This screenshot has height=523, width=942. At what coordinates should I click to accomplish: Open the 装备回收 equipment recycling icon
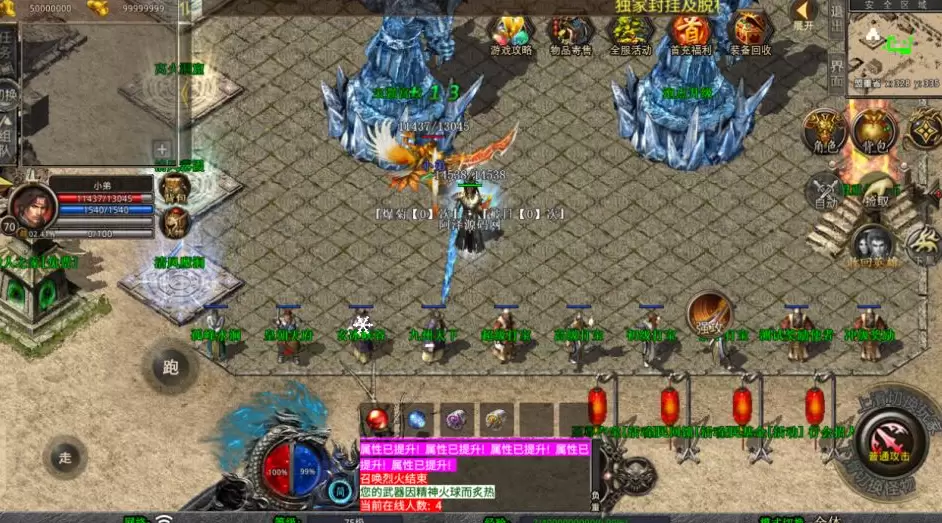tap(749, 36)
